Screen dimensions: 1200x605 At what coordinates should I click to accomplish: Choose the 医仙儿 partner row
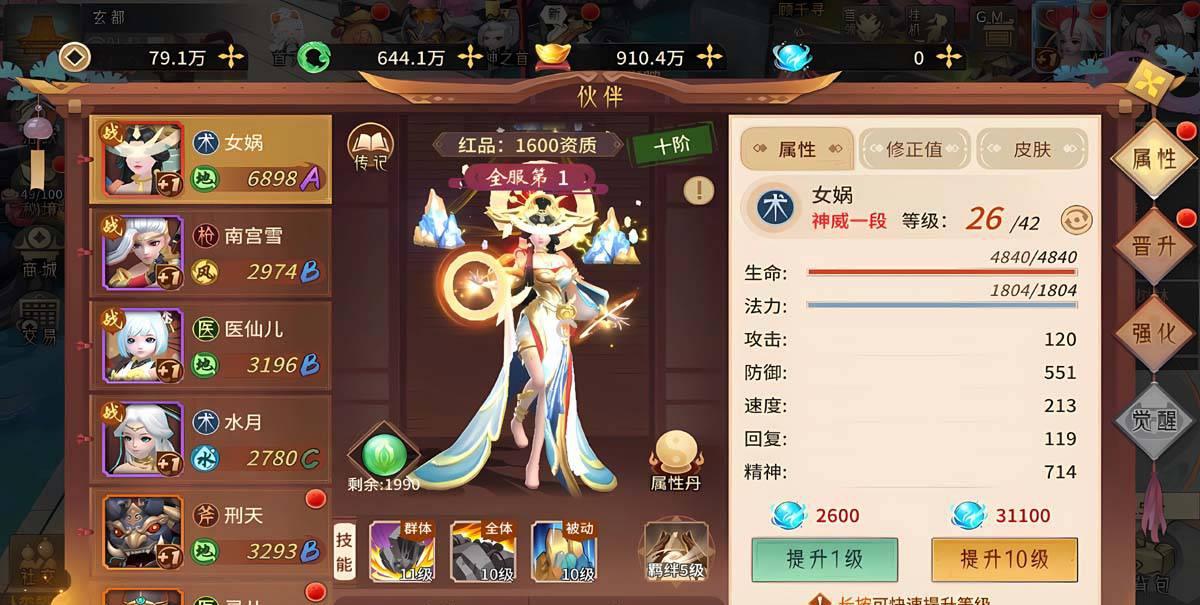(210, 345)
